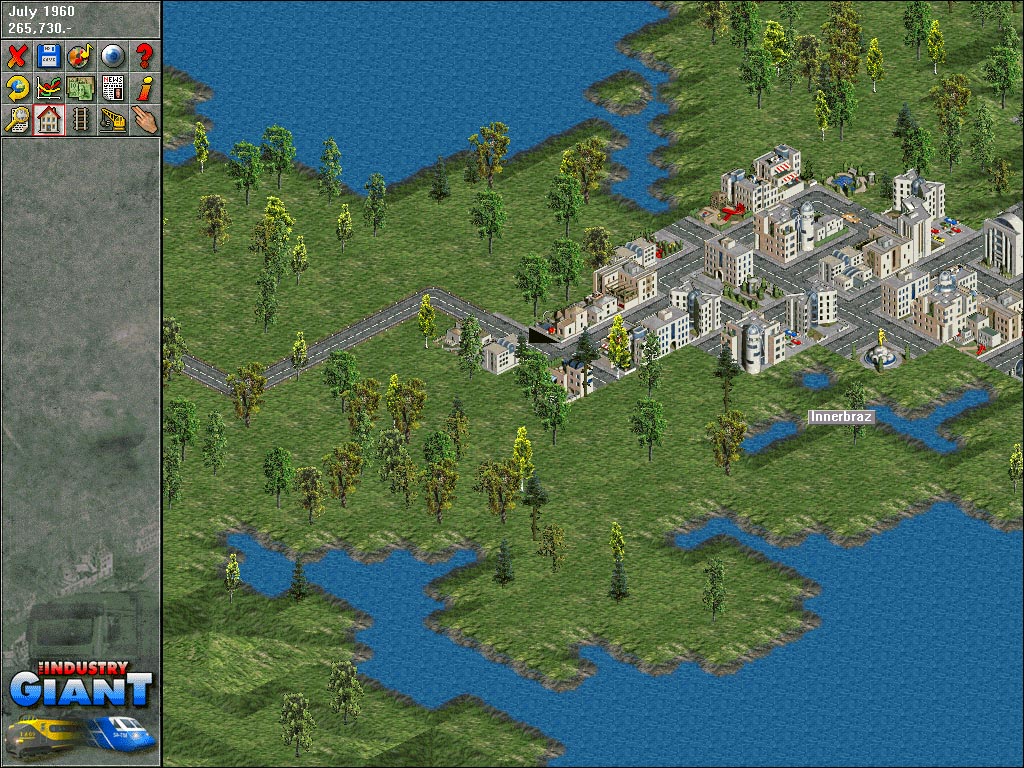Click the globe with yellow arrow icon
This screenshot has height=768, width=1024.
tap(17, 88)
